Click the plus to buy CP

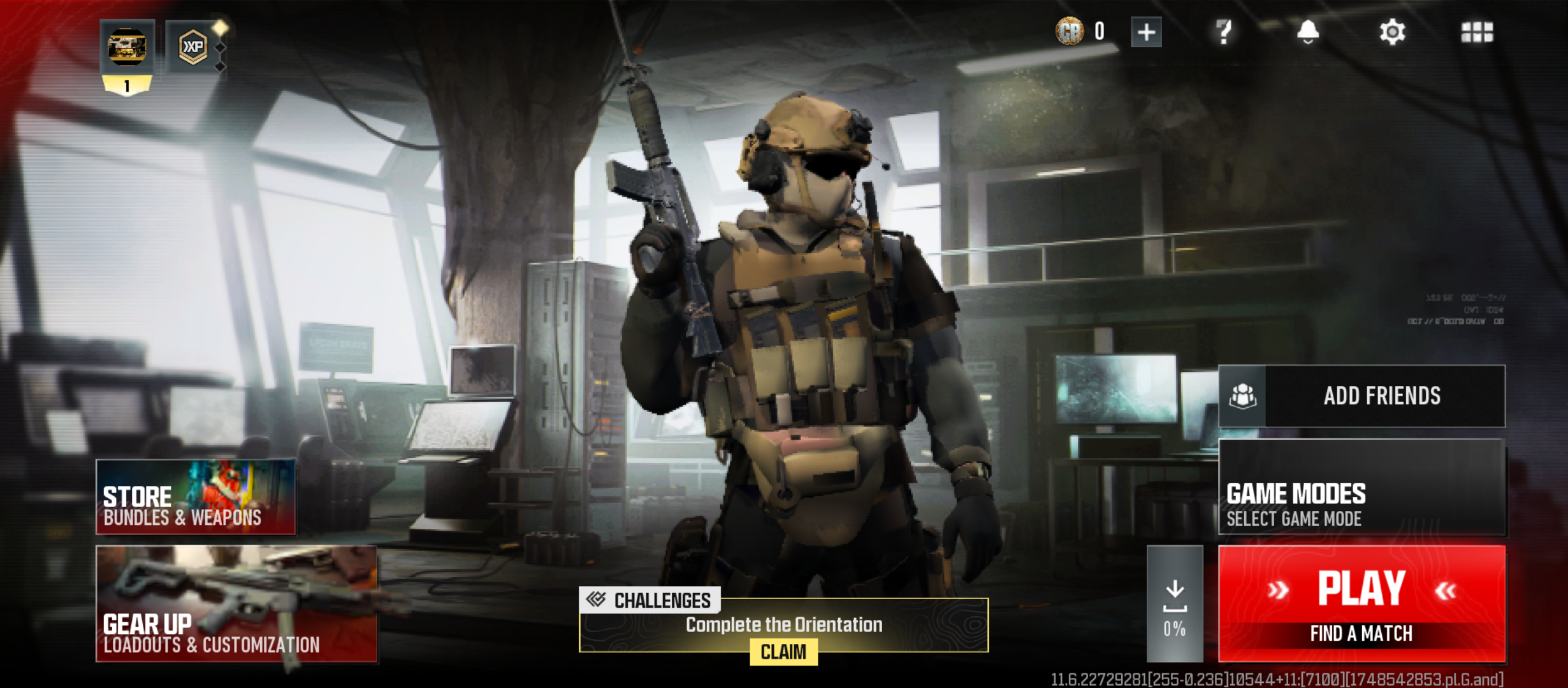pyautogui.click(x=1147, y=33)
